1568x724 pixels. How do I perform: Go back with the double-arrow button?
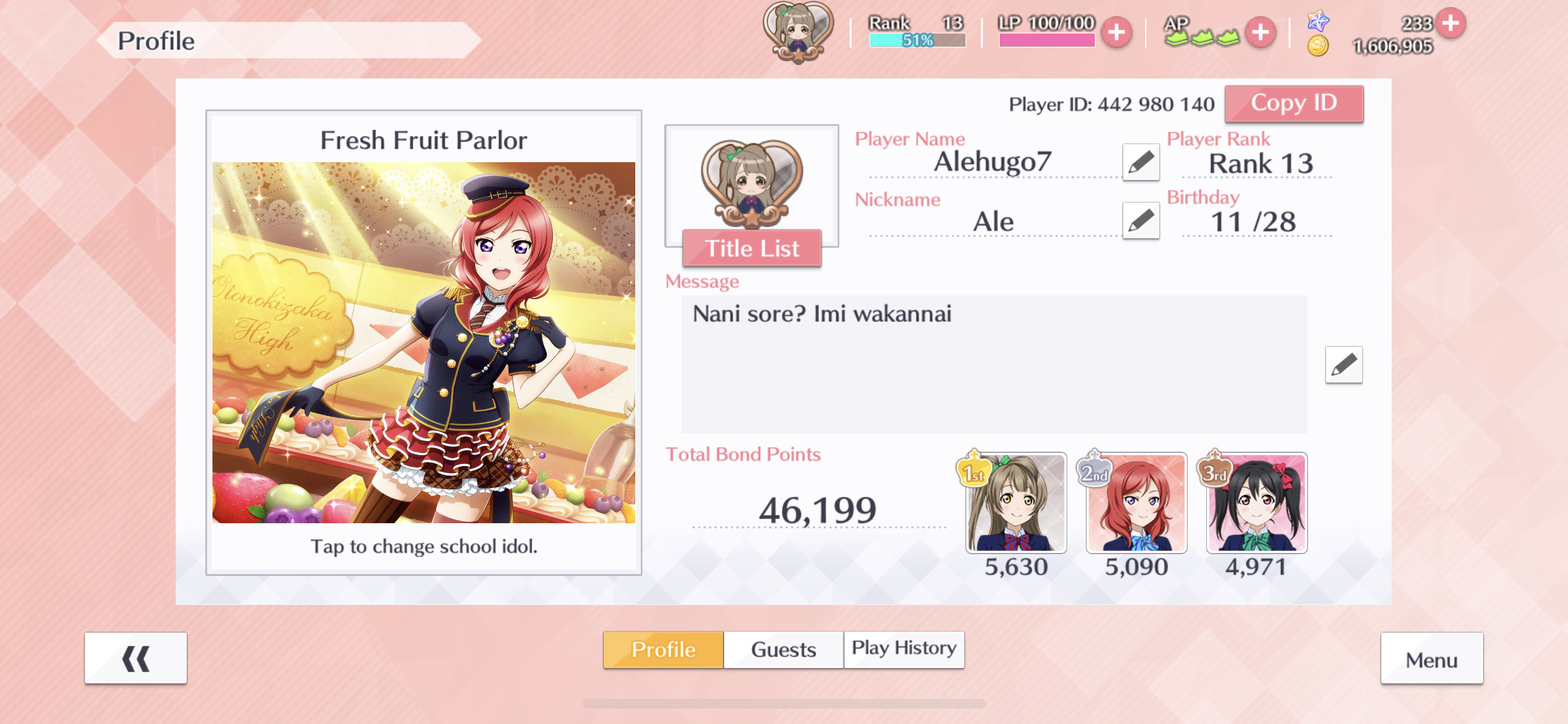136,658
